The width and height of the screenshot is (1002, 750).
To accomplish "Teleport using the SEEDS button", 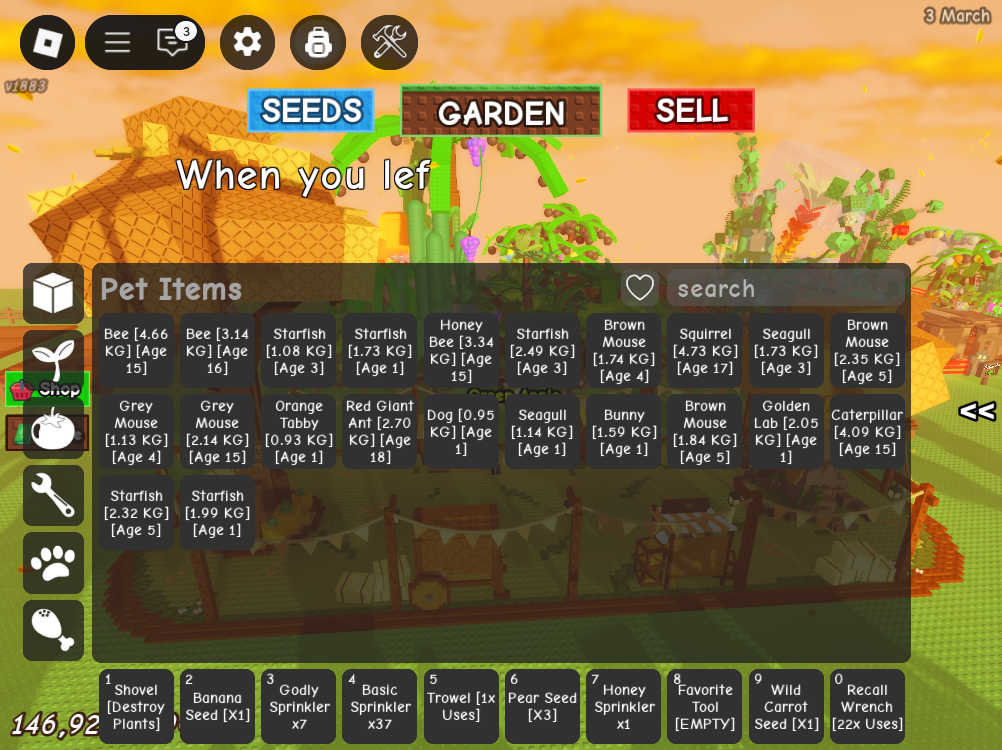I will pos(311,111).
